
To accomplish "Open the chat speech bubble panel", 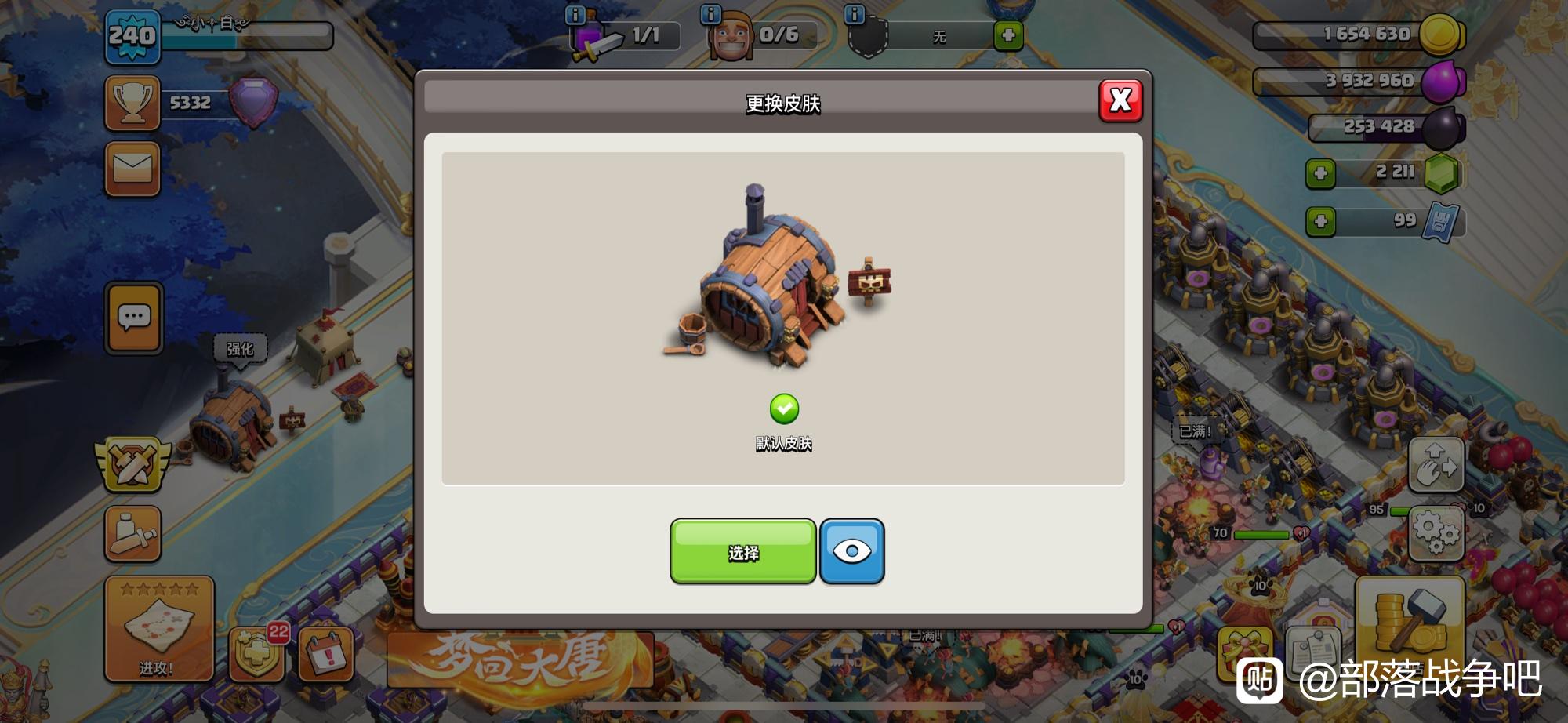I will click(x=134, y=318).
